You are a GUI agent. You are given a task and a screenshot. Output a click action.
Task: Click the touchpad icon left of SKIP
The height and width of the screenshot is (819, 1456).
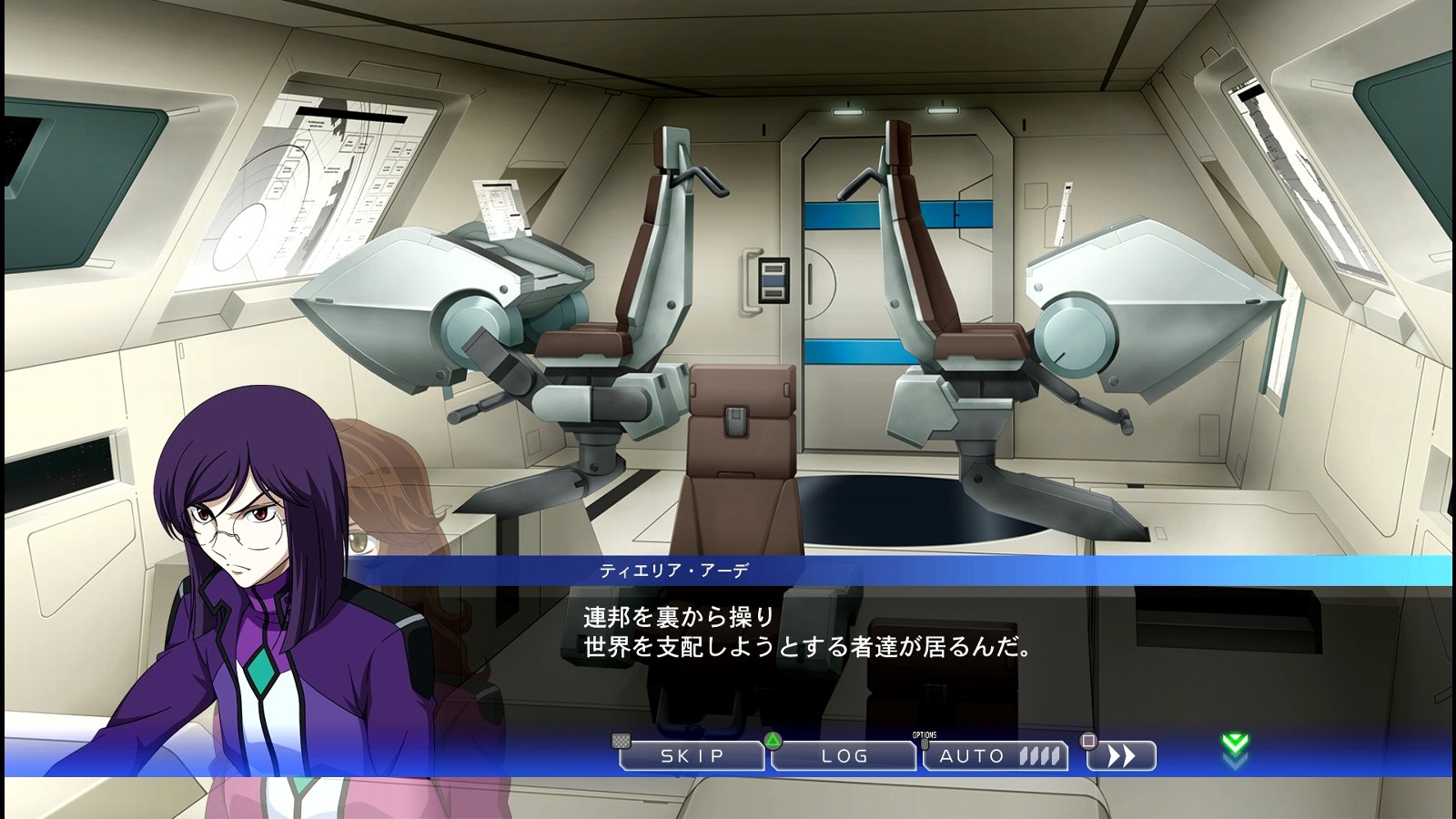(621, 742)
